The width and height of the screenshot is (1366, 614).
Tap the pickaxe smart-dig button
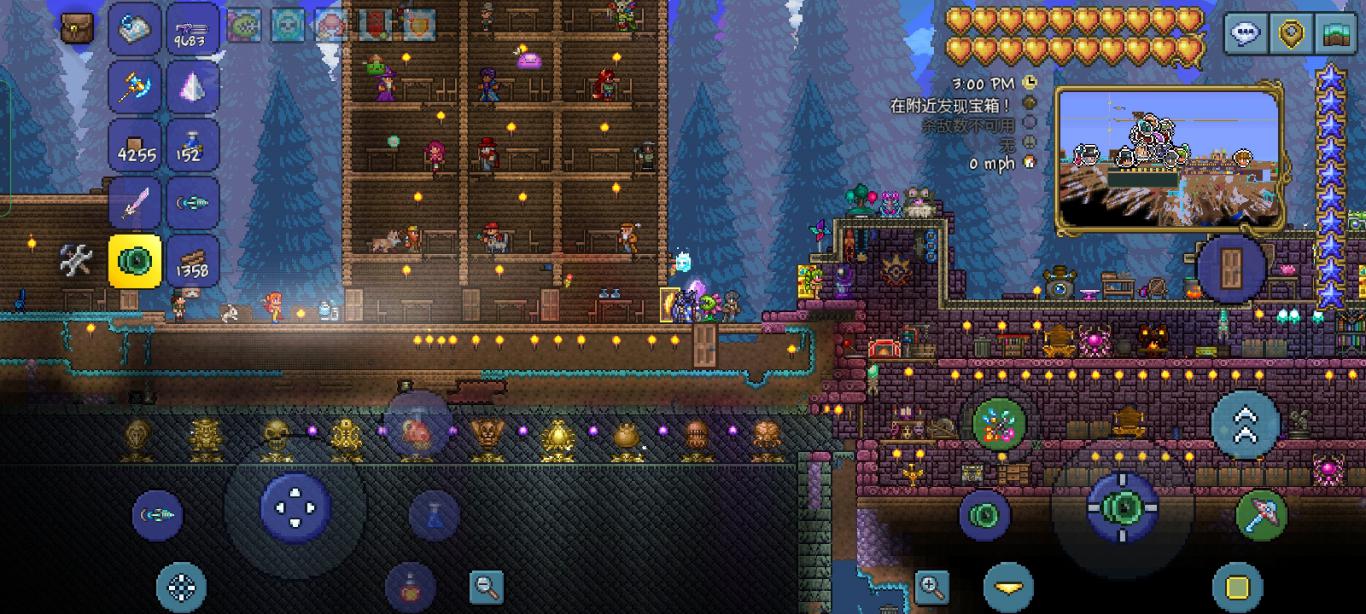(1261, 514)
